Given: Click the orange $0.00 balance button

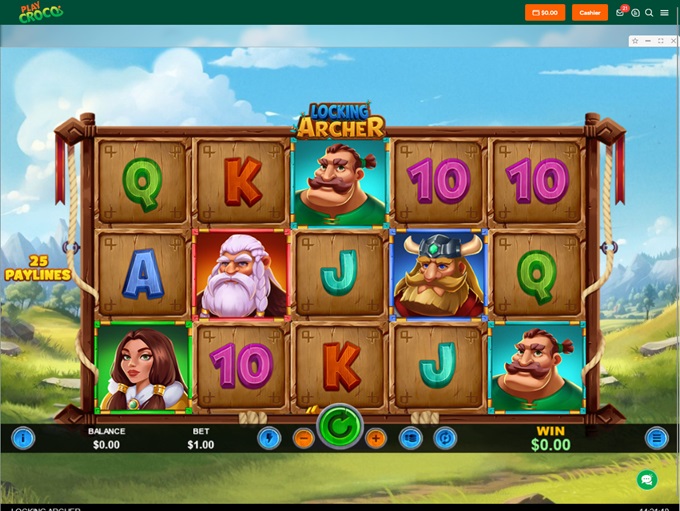Looking at the screenshot, I should [545, 13].
